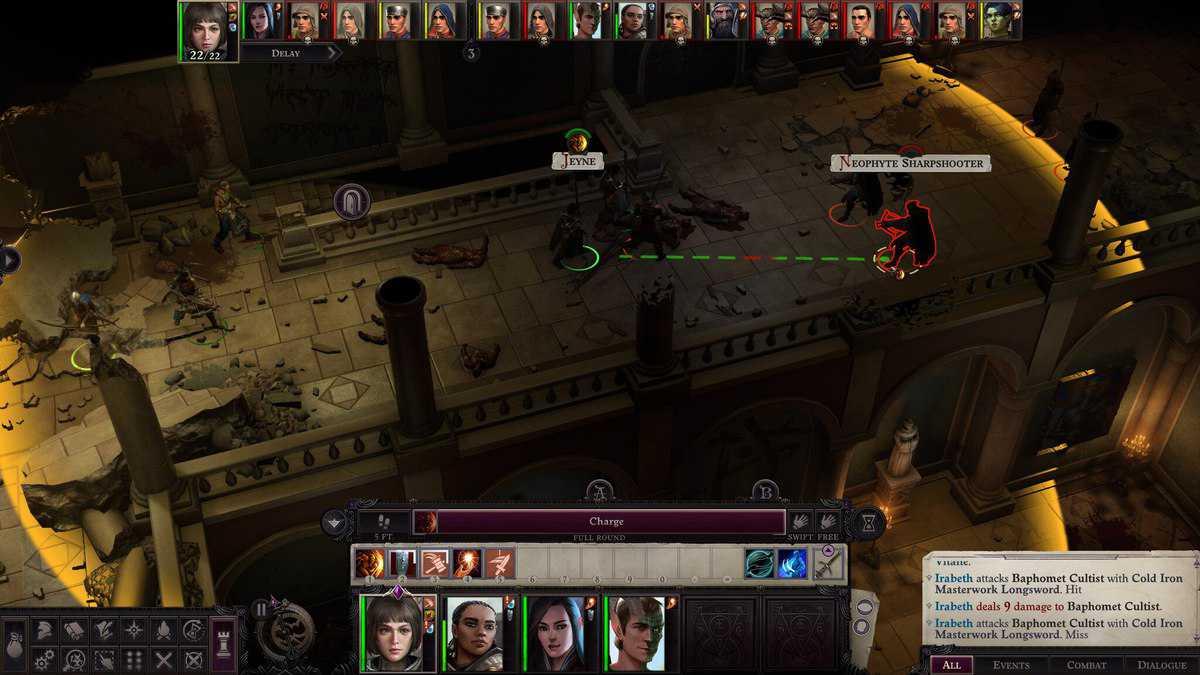Screen dimensions: 1200x675
Task: Click the campfire rest icon
Action: (x=163, y=630)
